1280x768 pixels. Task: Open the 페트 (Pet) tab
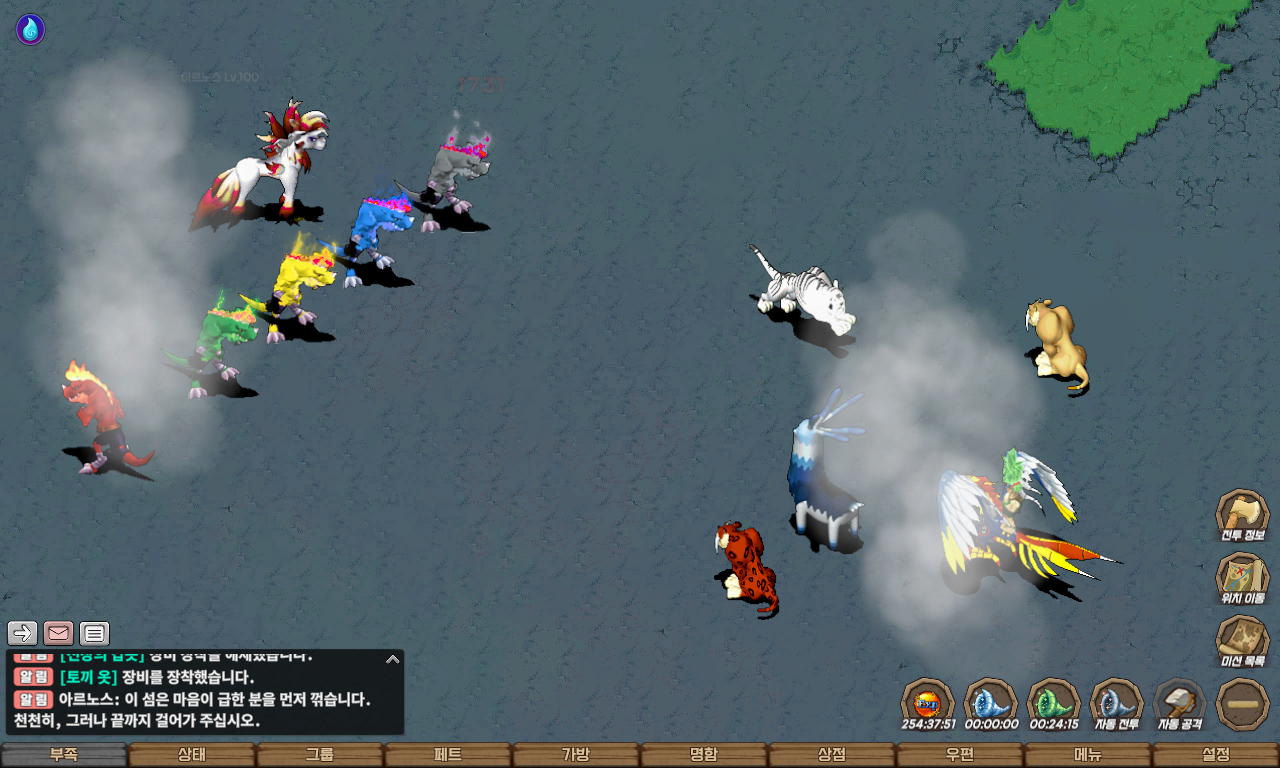click(448, 755)
